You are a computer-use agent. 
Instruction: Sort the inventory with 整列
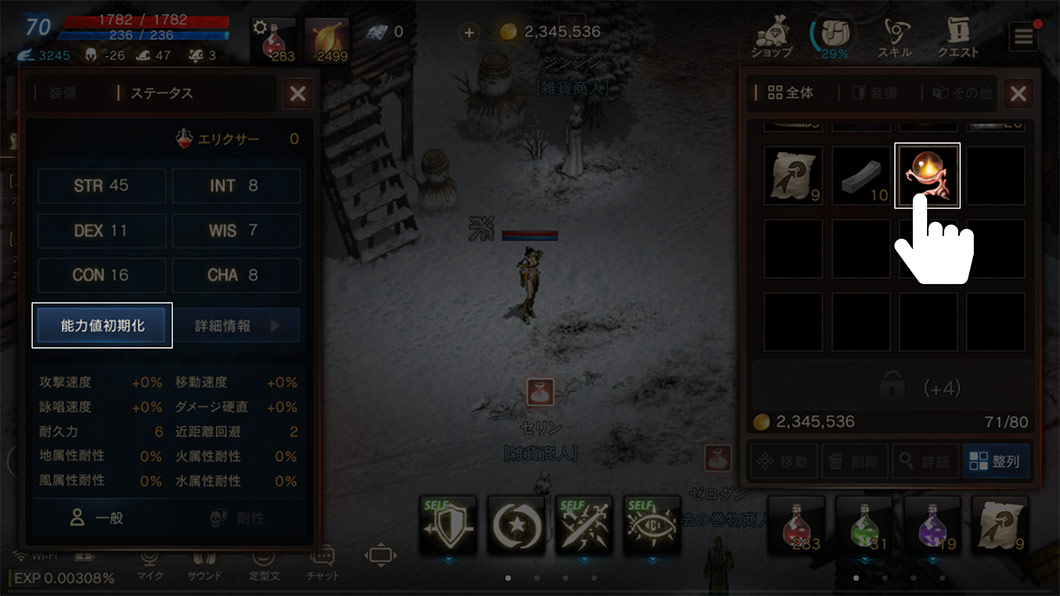coord(996,461)
